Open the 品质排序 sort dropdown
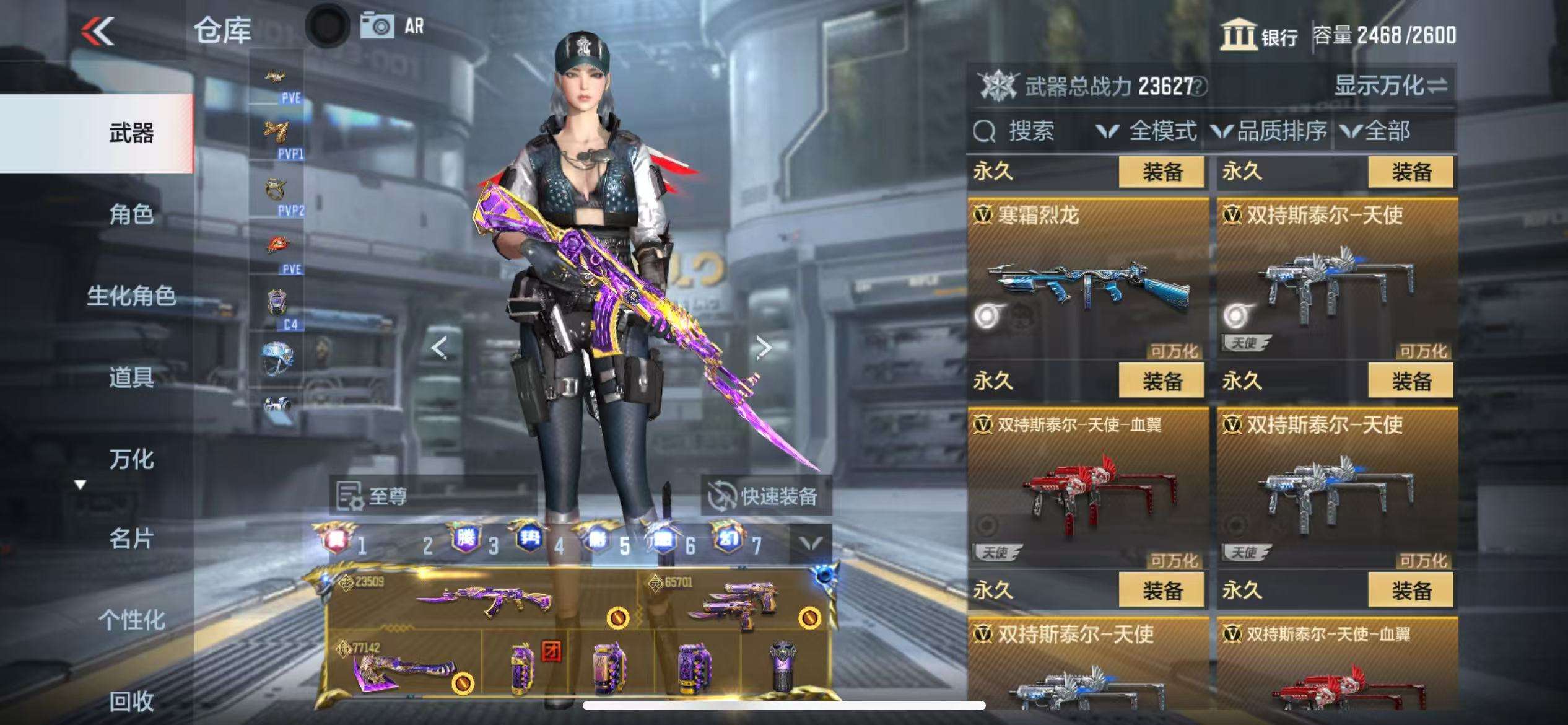This screenshot has width=1568, height=725. click(1270, 131)
